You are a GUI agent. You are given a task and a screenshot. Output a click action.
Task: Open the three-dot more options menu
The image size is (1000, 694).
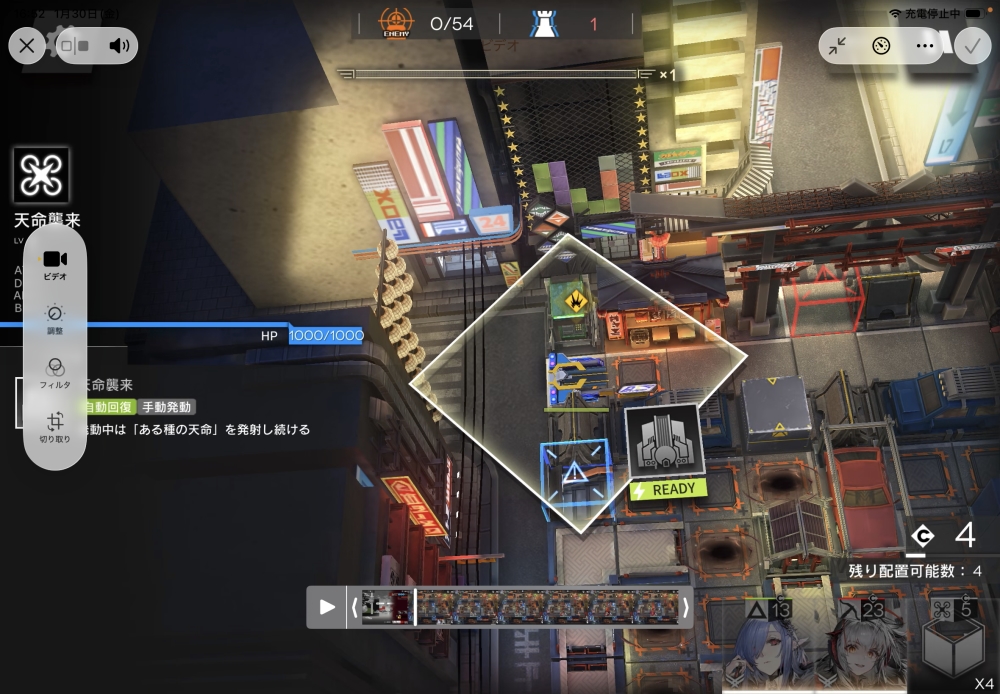coord(925,46)
